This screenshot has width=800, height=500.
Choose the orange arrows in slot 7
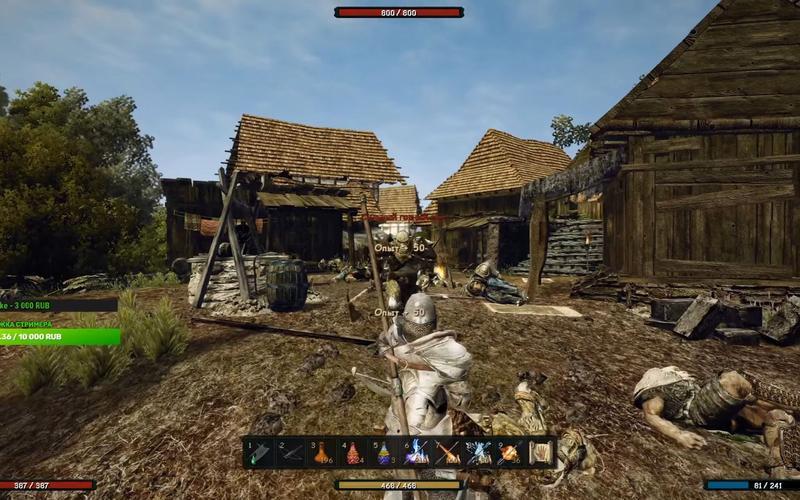pyautogui.click(x=447, y=453)
